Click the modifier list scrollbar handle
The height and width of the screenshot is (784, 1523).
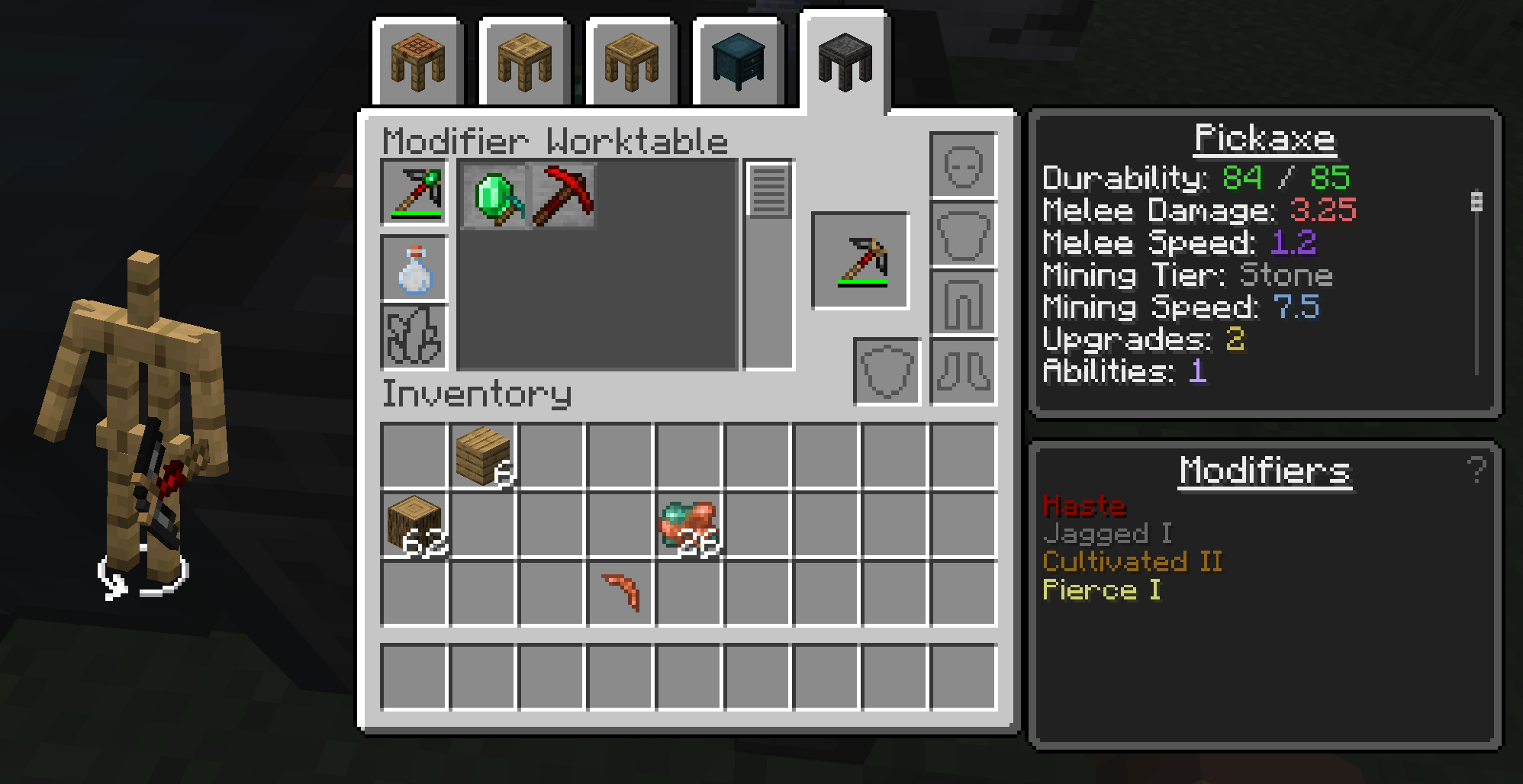[x=768, y=191]
